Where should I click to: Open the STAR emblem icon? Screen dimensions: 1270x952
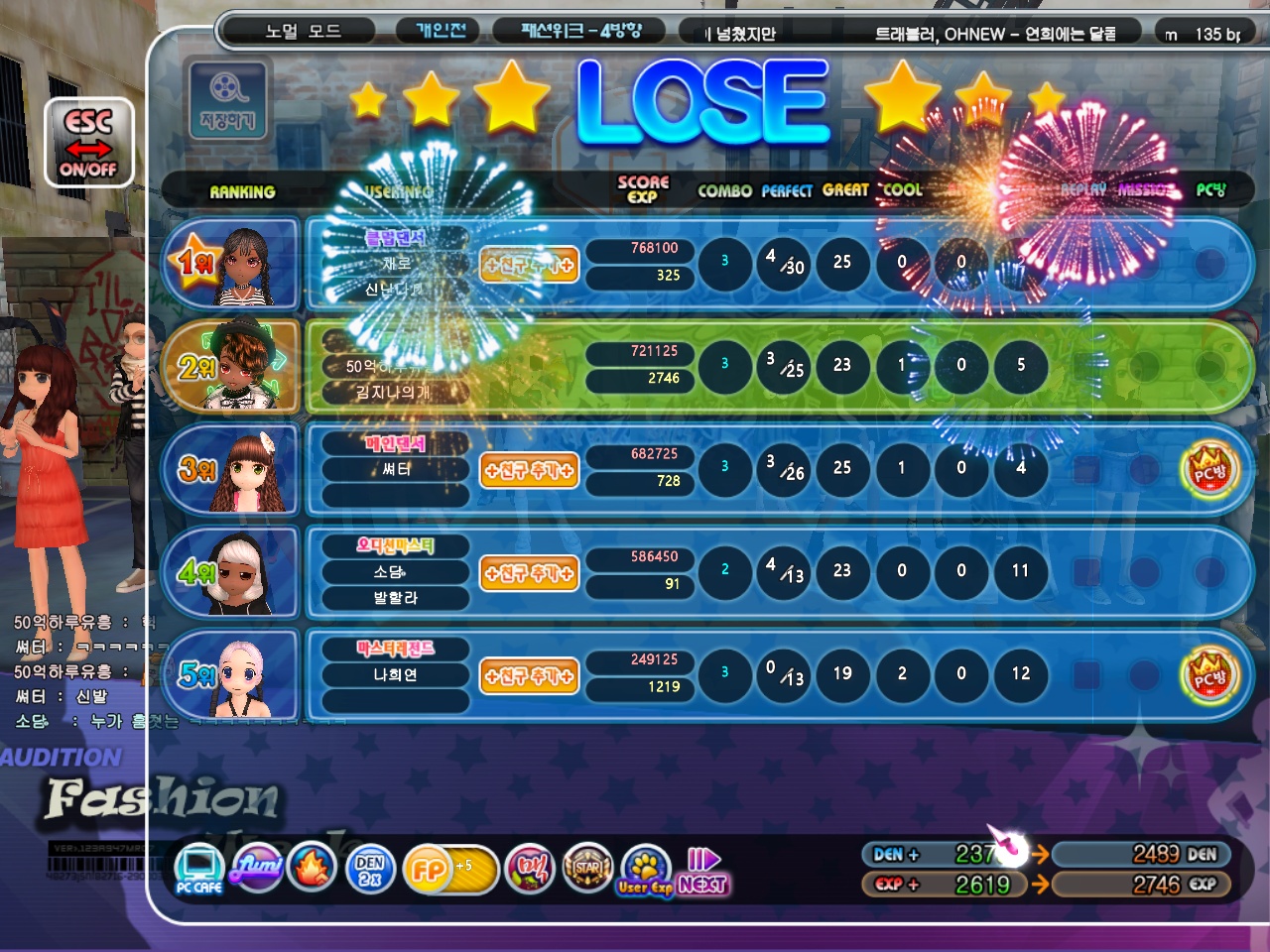pyautogui.click(x=586, y=870)
